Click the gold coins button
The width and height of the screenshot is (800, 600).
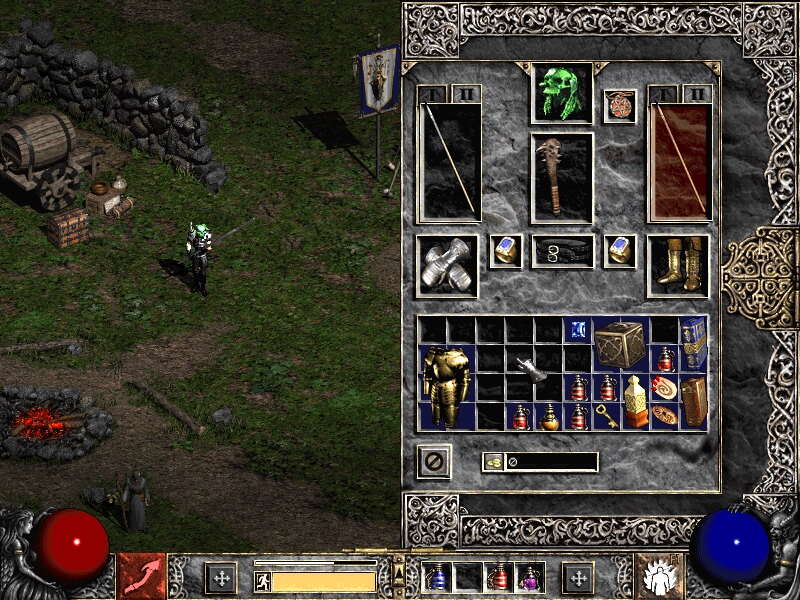[492, 462]
